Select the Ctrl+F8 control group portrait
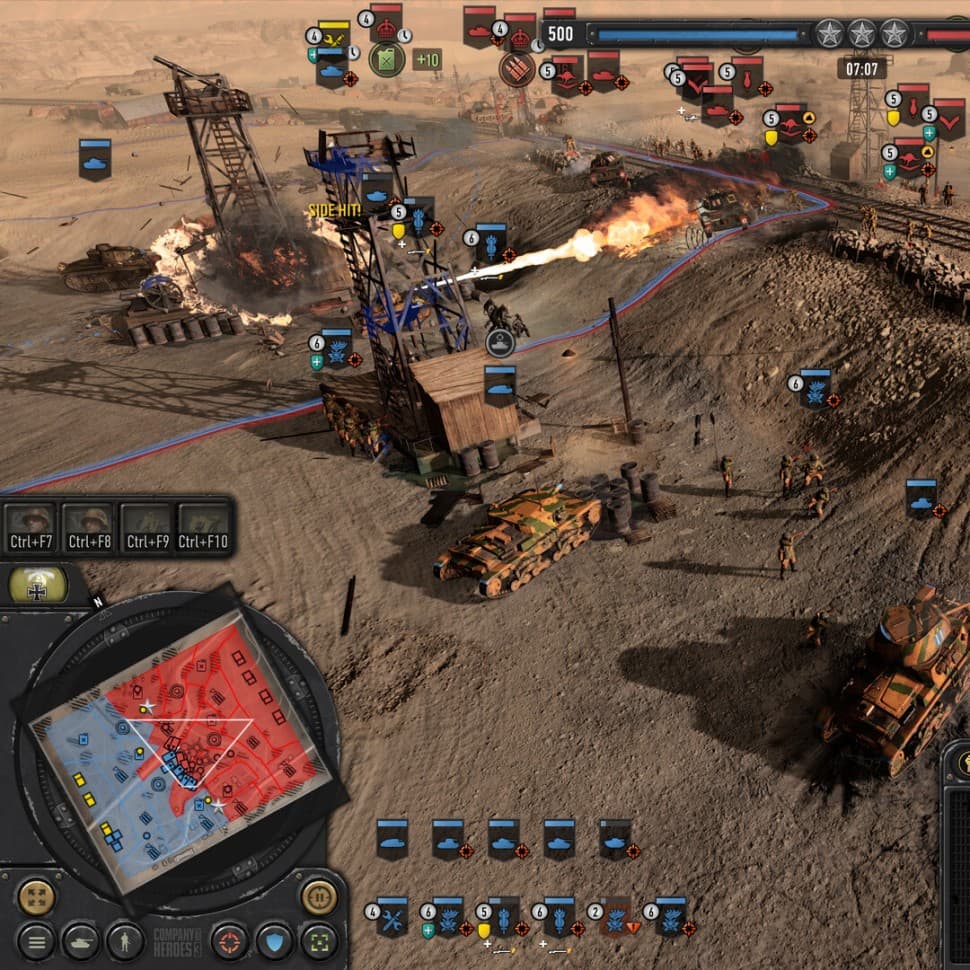 click(x=88, y=527)
